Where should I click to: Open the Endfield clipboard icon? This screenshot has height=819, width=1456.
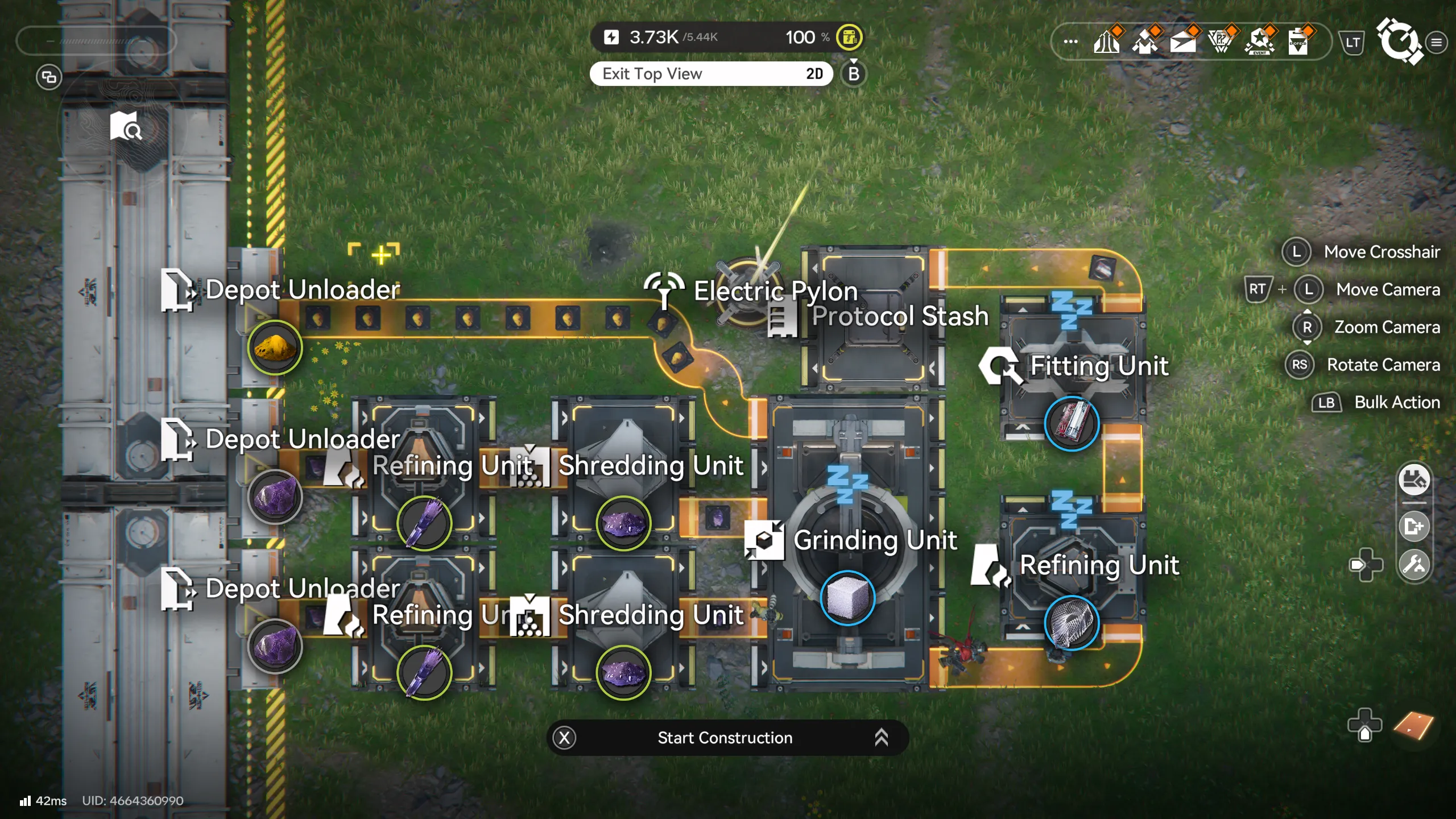click(1298, 42)
